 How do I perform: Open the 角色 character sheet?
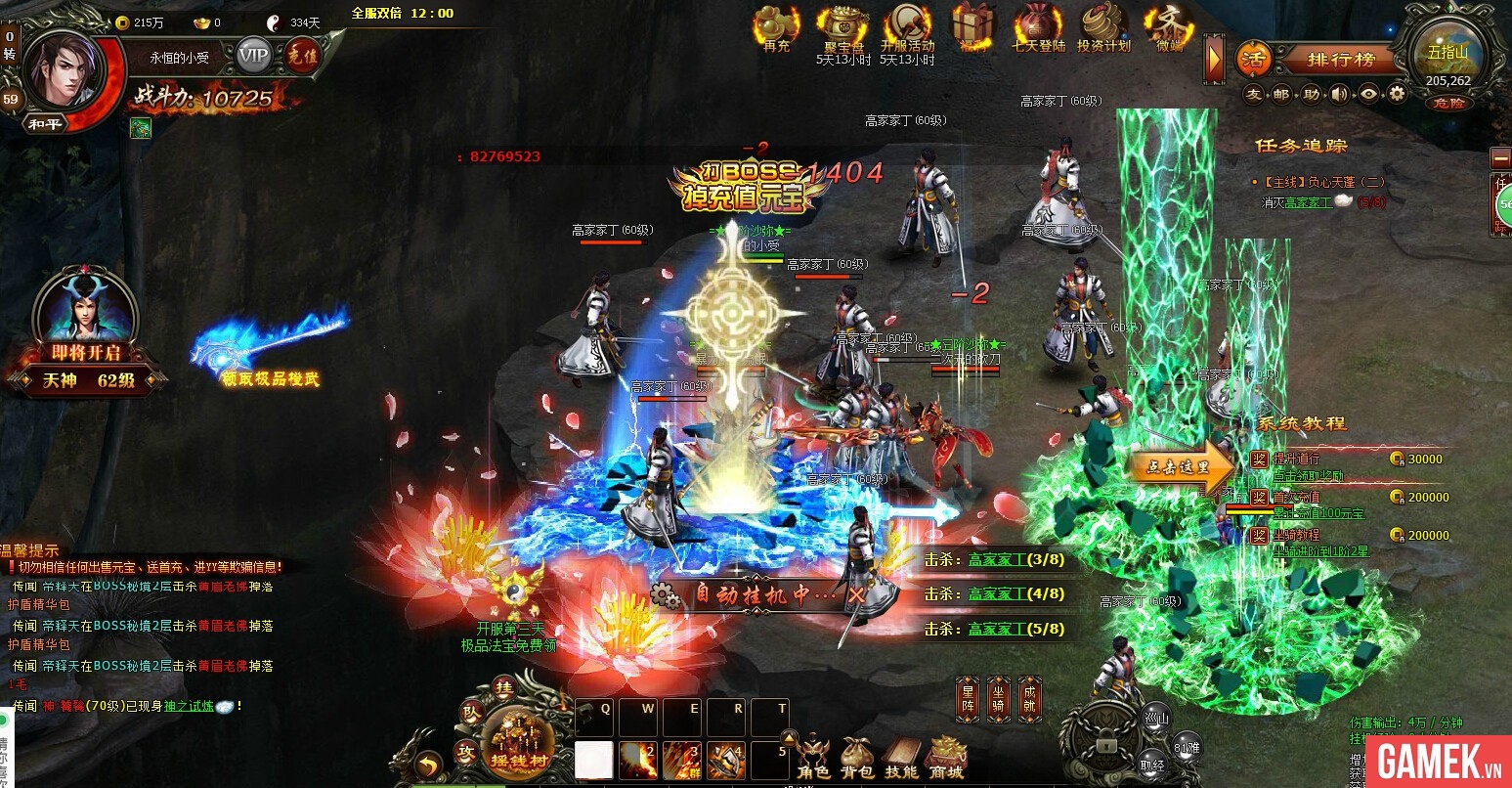tap(814, 757)
